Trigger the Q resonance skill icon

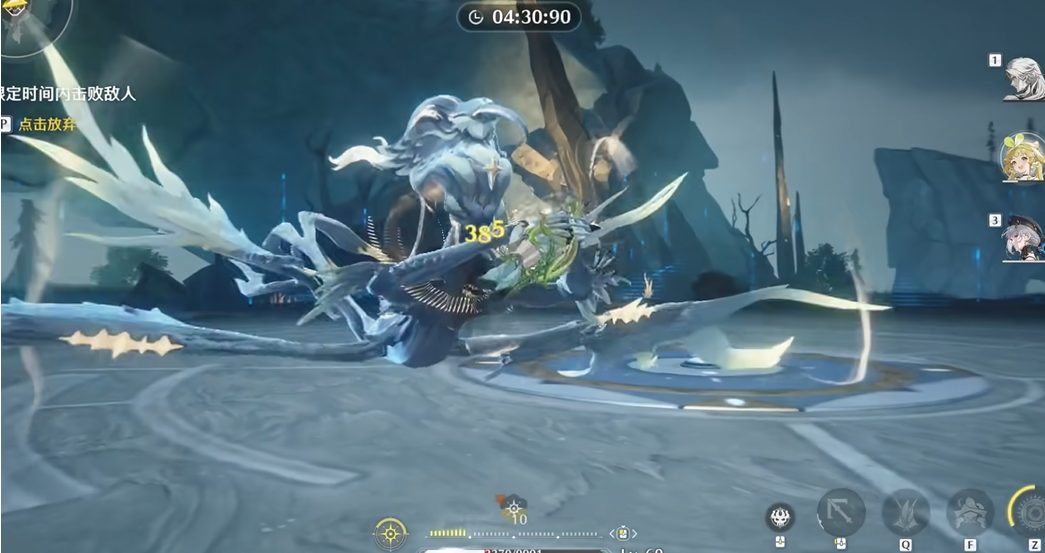(905, 512)
